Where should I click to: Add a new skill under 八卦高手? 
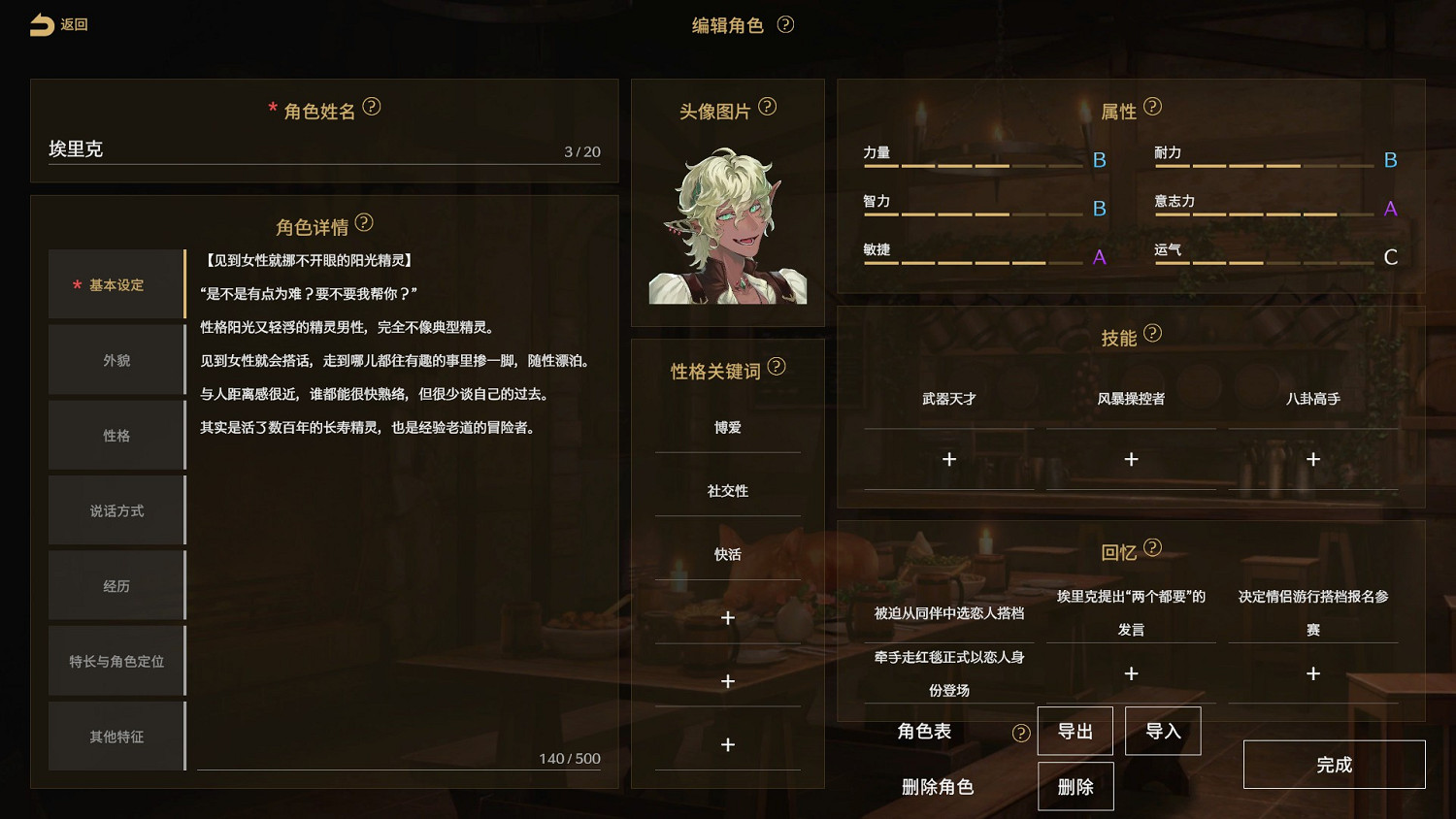click(x=1313, y=458)
